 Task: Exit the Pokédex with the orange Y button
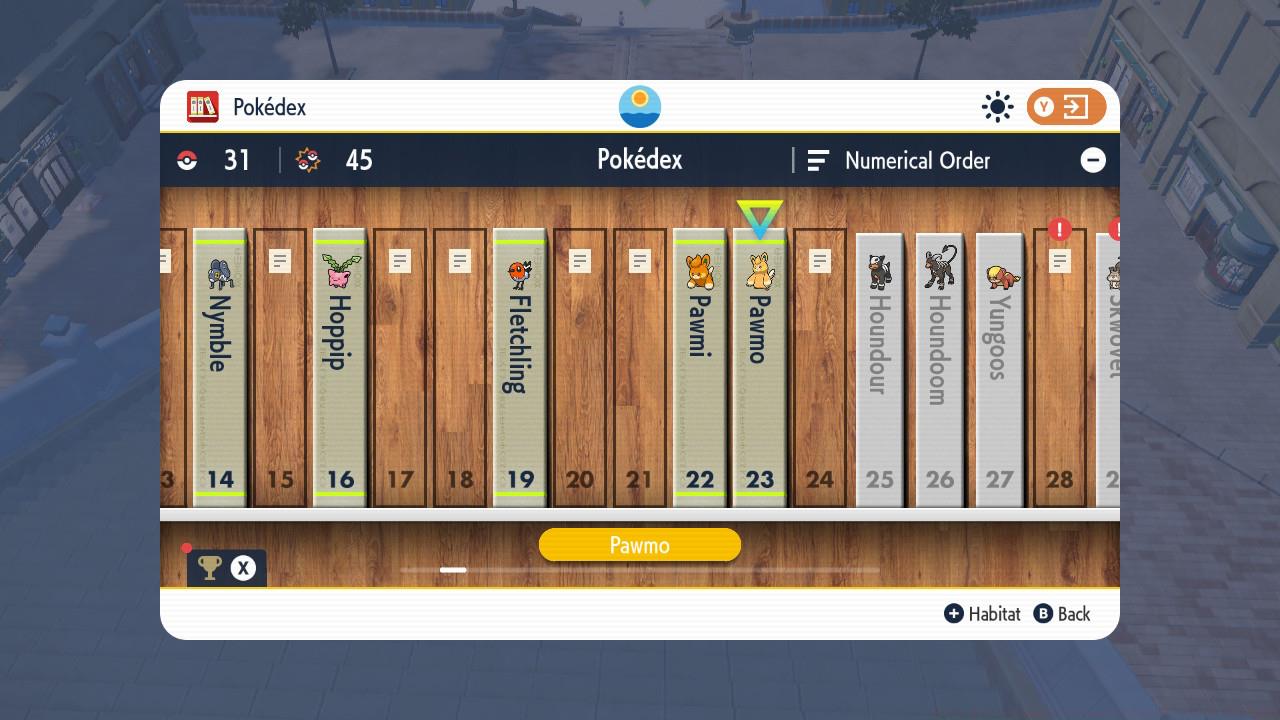click(1065, 106)
